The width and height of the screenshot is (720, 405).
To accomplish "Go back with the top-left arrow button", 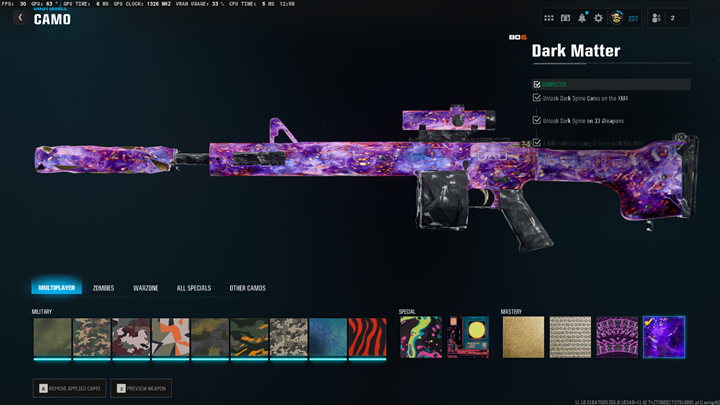I will [20, 18].
